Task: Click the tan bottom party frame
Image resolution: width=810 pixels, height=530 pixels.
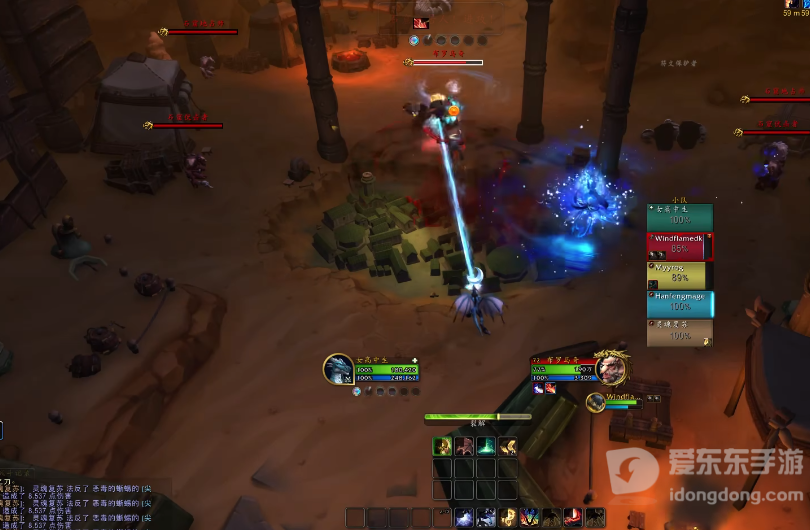Action: (680, 332)
